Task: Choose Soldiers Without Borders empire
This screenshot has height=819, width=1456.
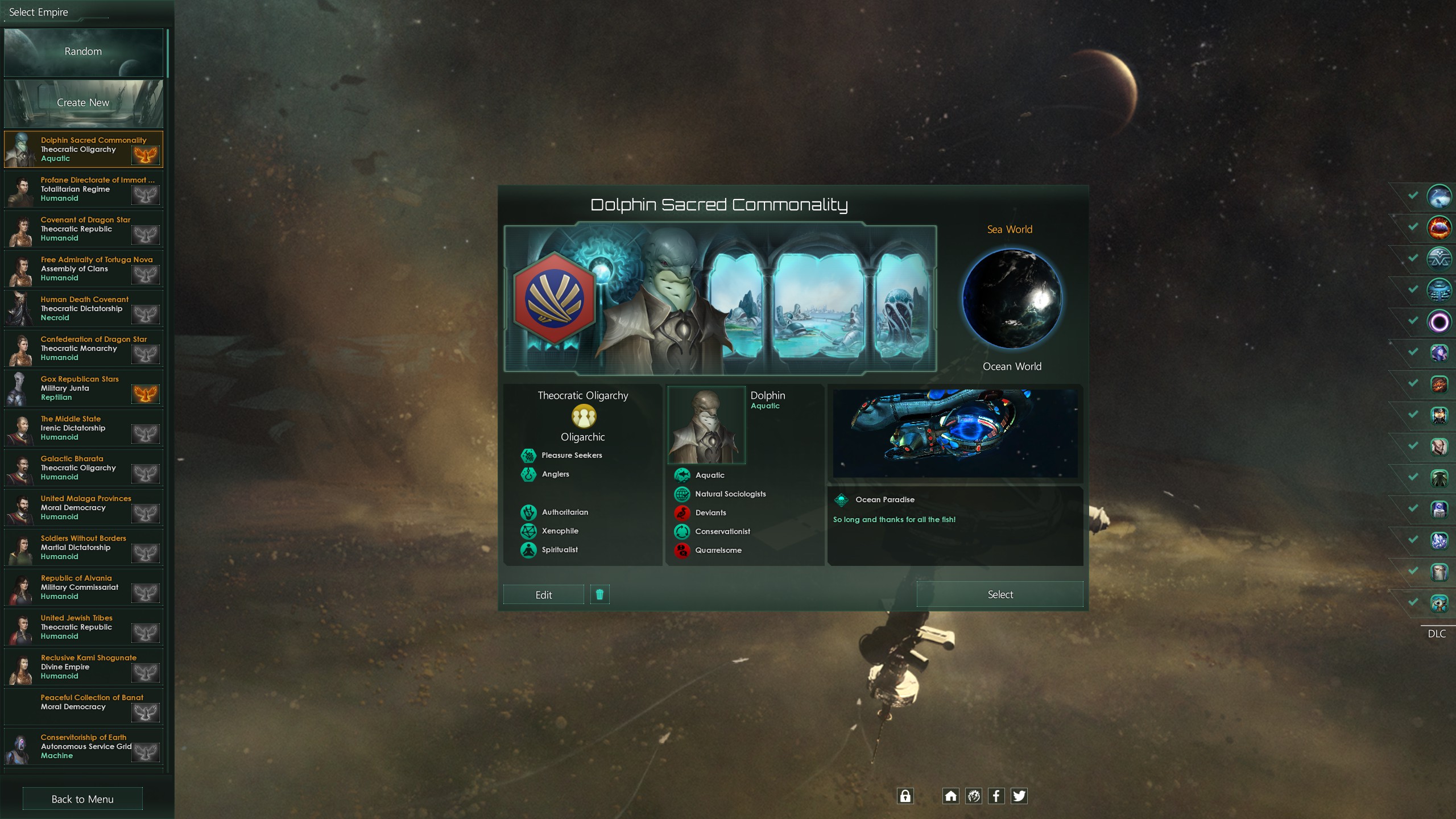Action: [x=84, y=548]
